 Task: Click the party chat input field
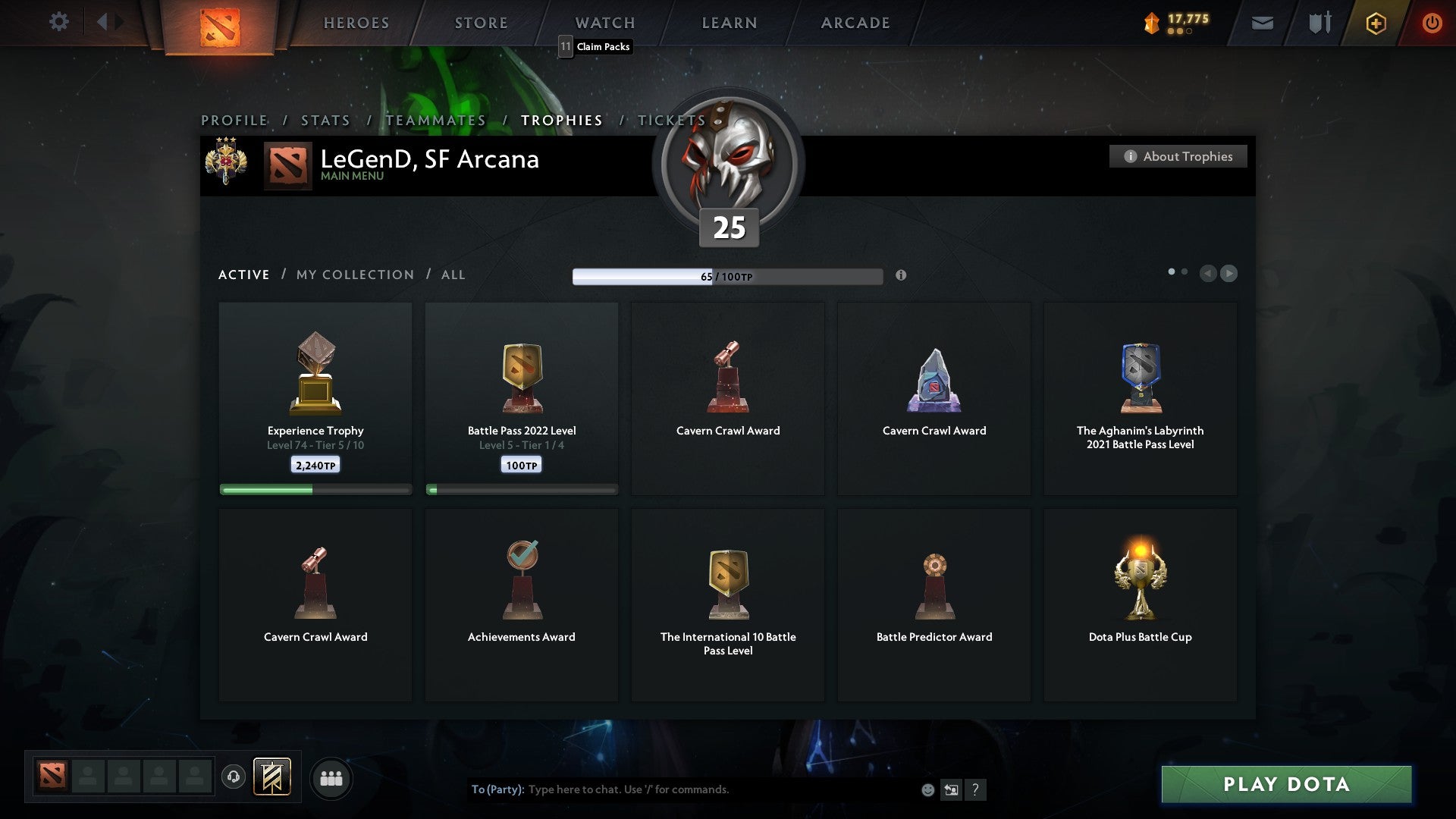pyautogui.click(x=682, y=789)
